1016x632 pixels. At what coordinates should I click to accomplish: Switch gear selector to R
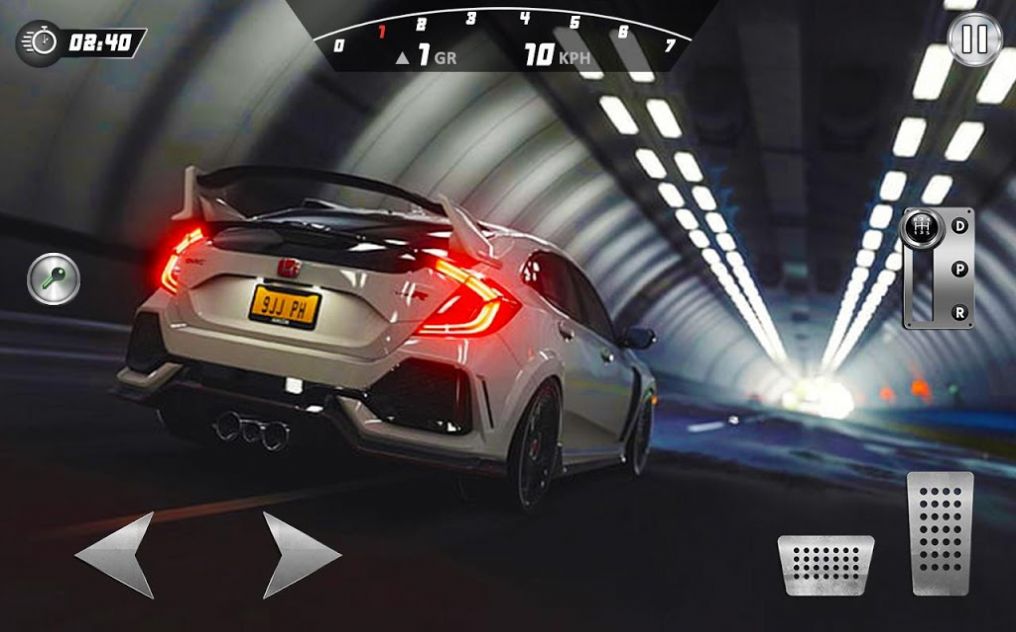(960, 312)
